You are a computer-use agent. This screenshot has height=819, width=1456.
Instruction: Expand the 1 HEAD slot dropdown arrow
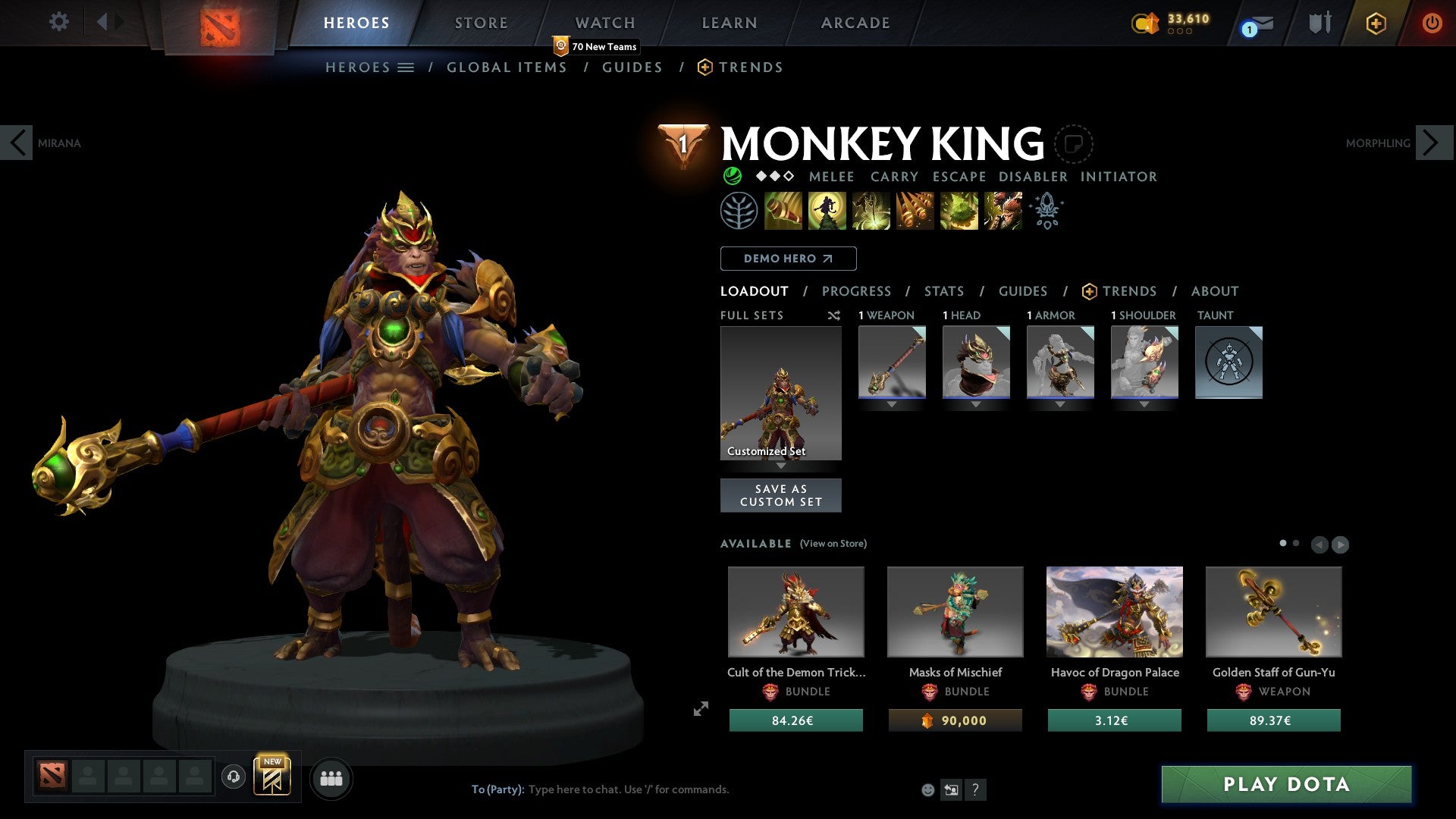coord(976,404)
